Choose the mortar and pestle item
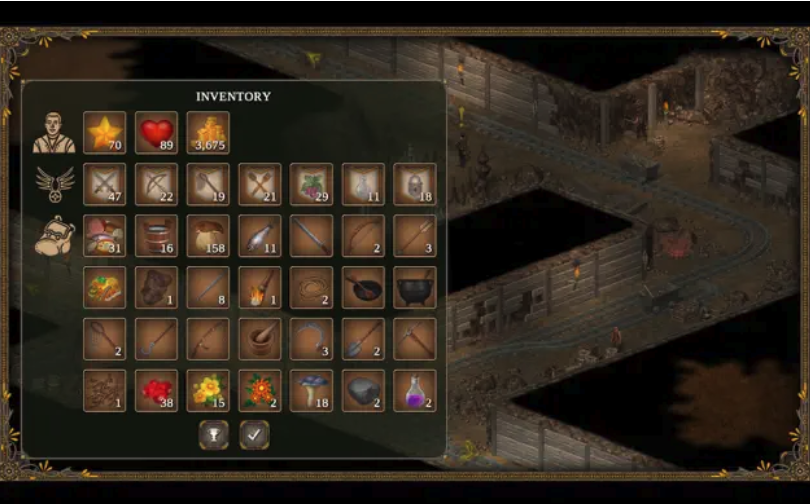Viewport: 810px width, 504px height. (259, 339)
